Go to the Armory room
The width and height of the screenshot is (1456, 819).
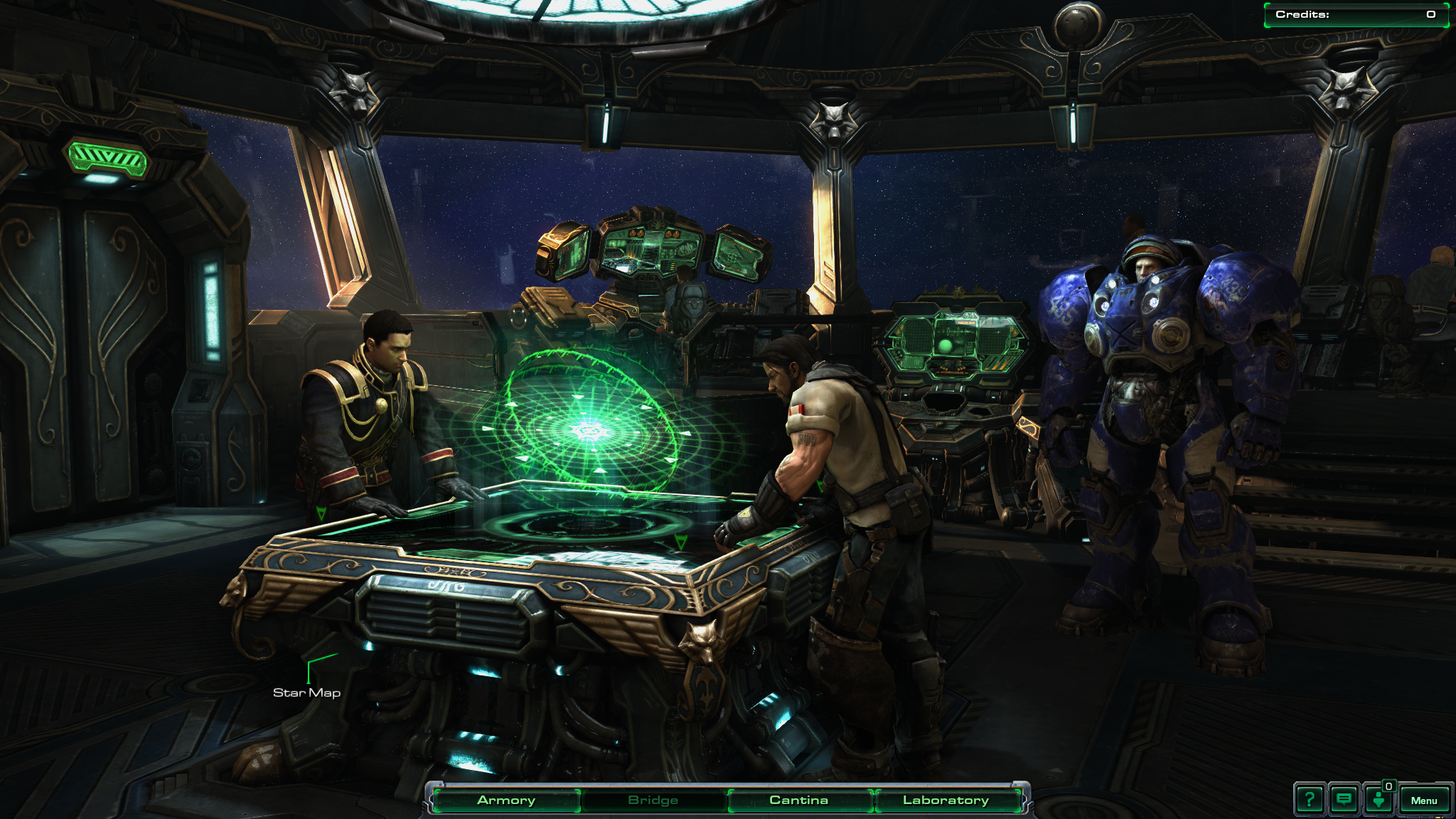tap(506, 801)
